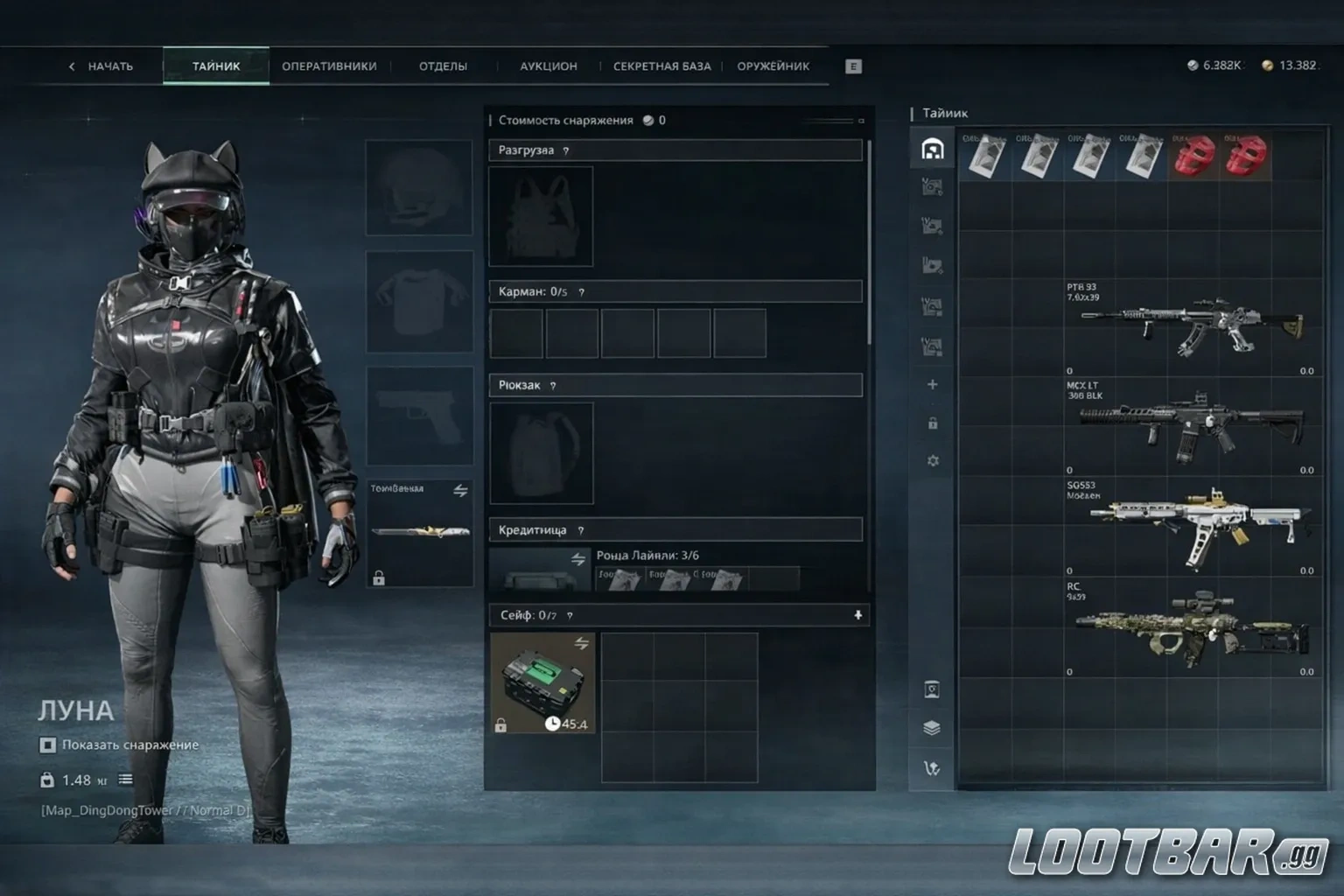
Task: Select the melee knife equipment slot
Action: pyautogui.click(x=420, y=531)
